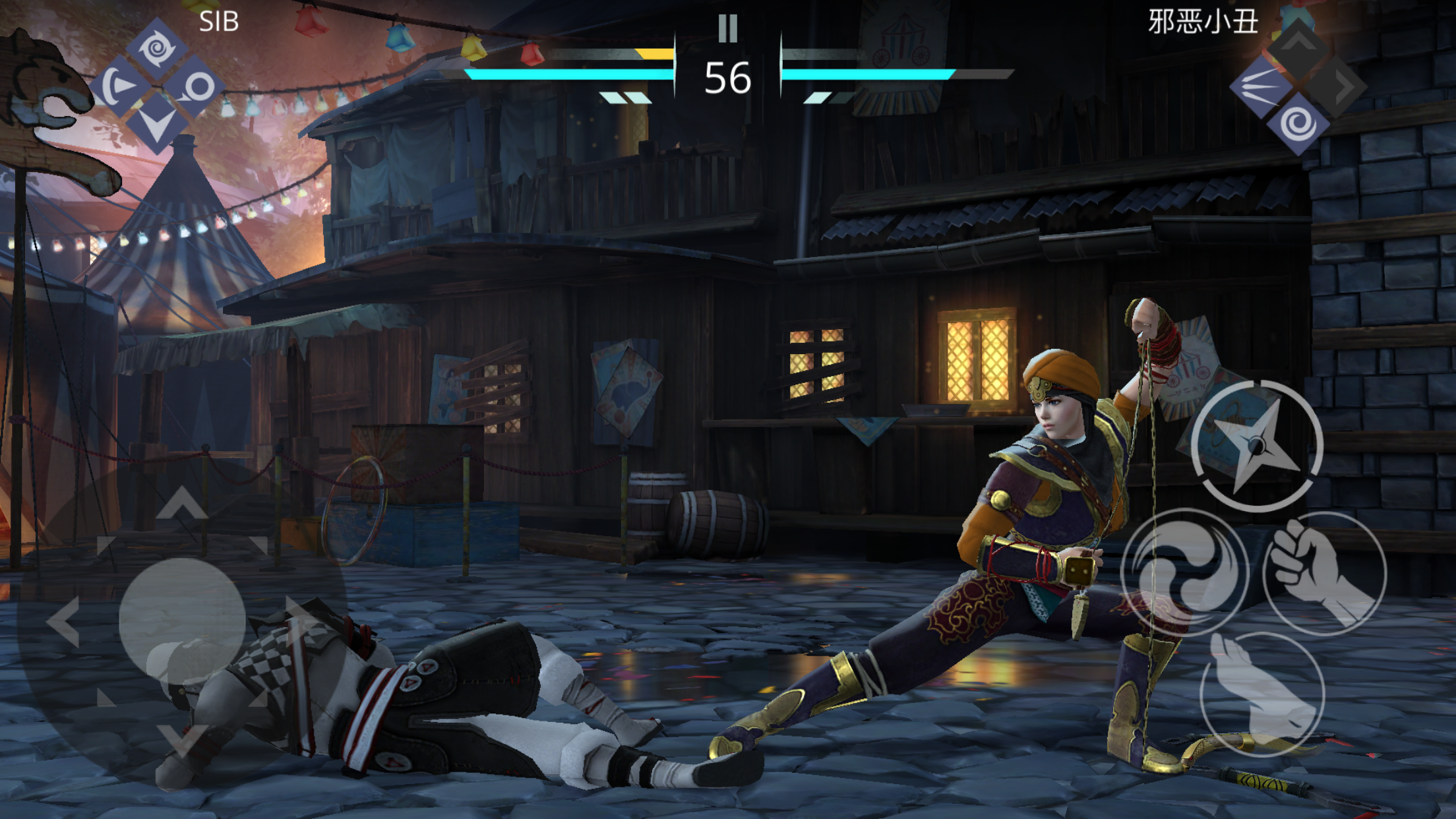Tap the foot kick attack button
Viewport: 1456px width, 819px height.
click(x=1262, y=694)
